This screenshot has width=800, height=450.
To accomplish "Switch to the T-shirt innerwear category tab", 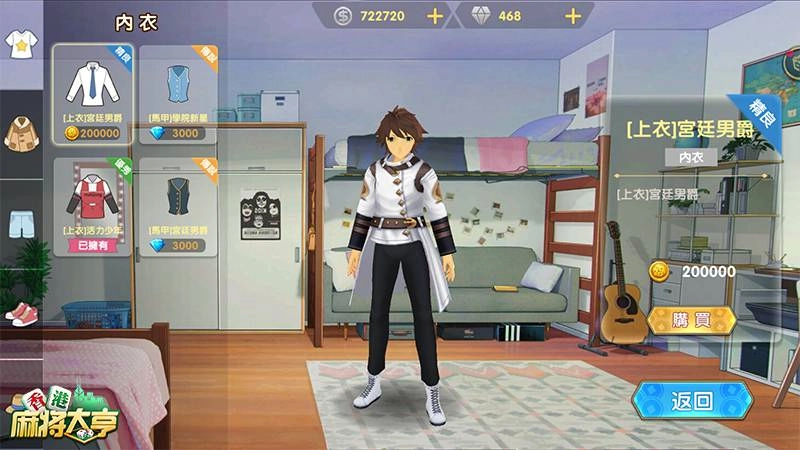I will point(19,46).
